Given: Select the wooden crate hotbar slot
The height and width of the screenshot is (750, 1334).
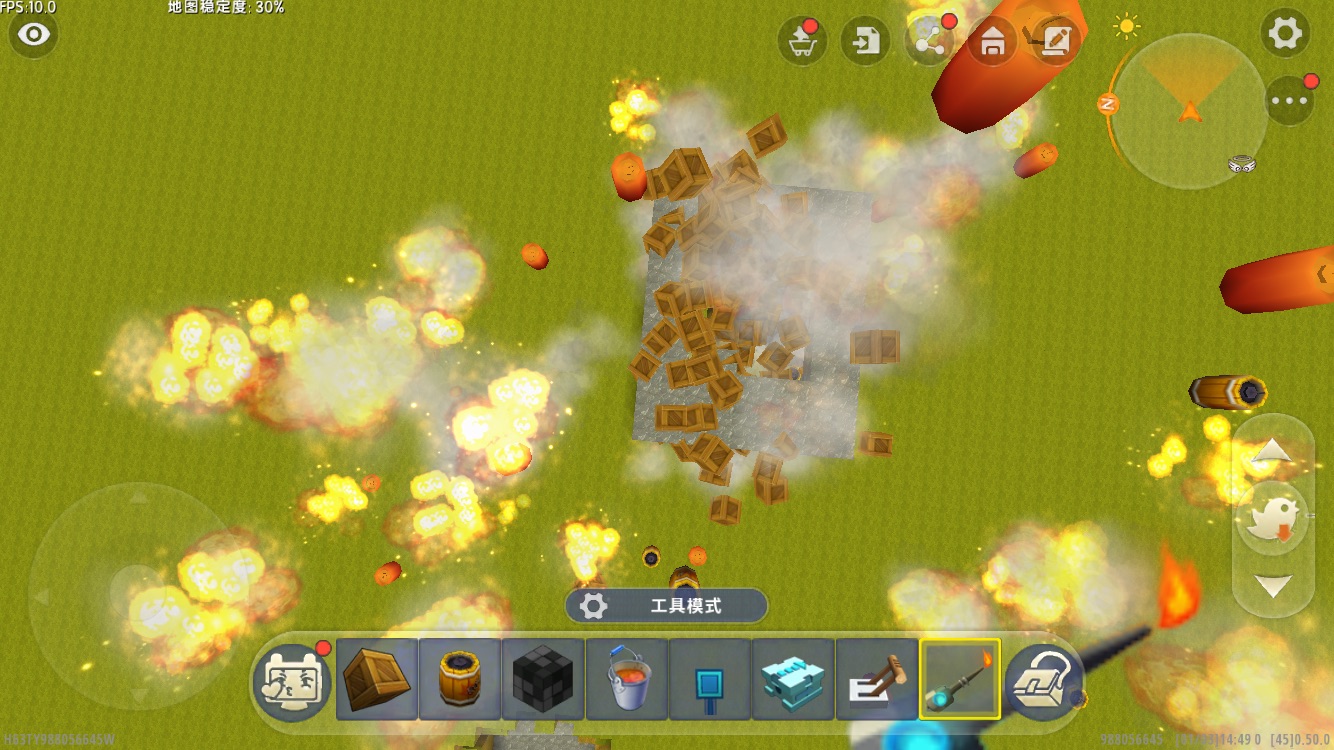Looking at the screenshot, I should pos(377,679).
